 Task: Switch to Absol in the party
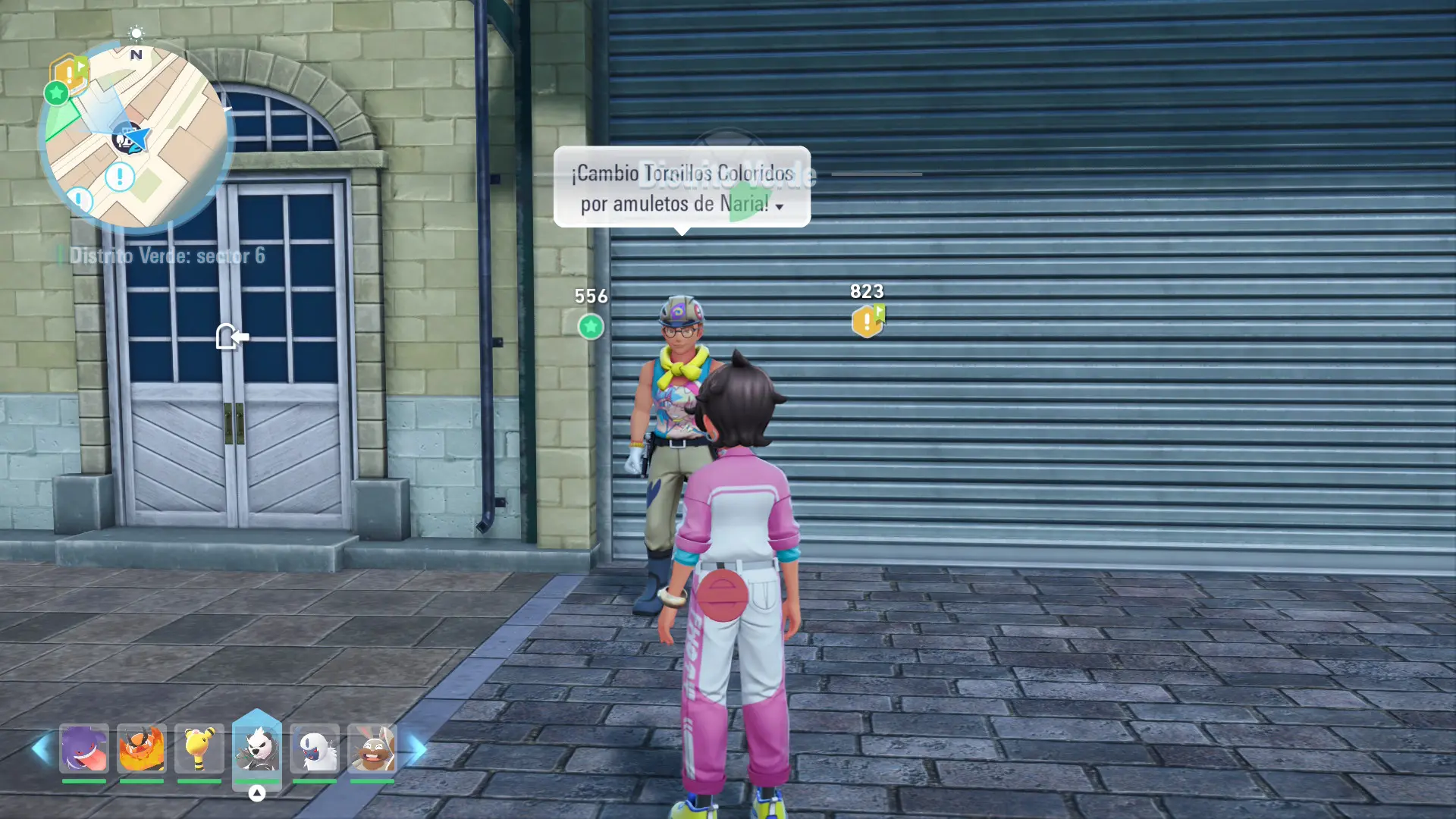coord(315,748)
